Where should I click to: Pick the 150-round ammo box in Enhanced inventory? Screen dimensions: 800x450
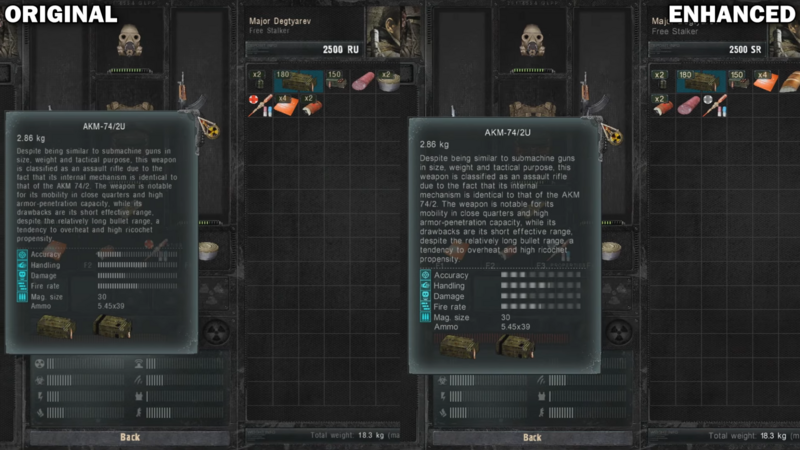[738, 80]
